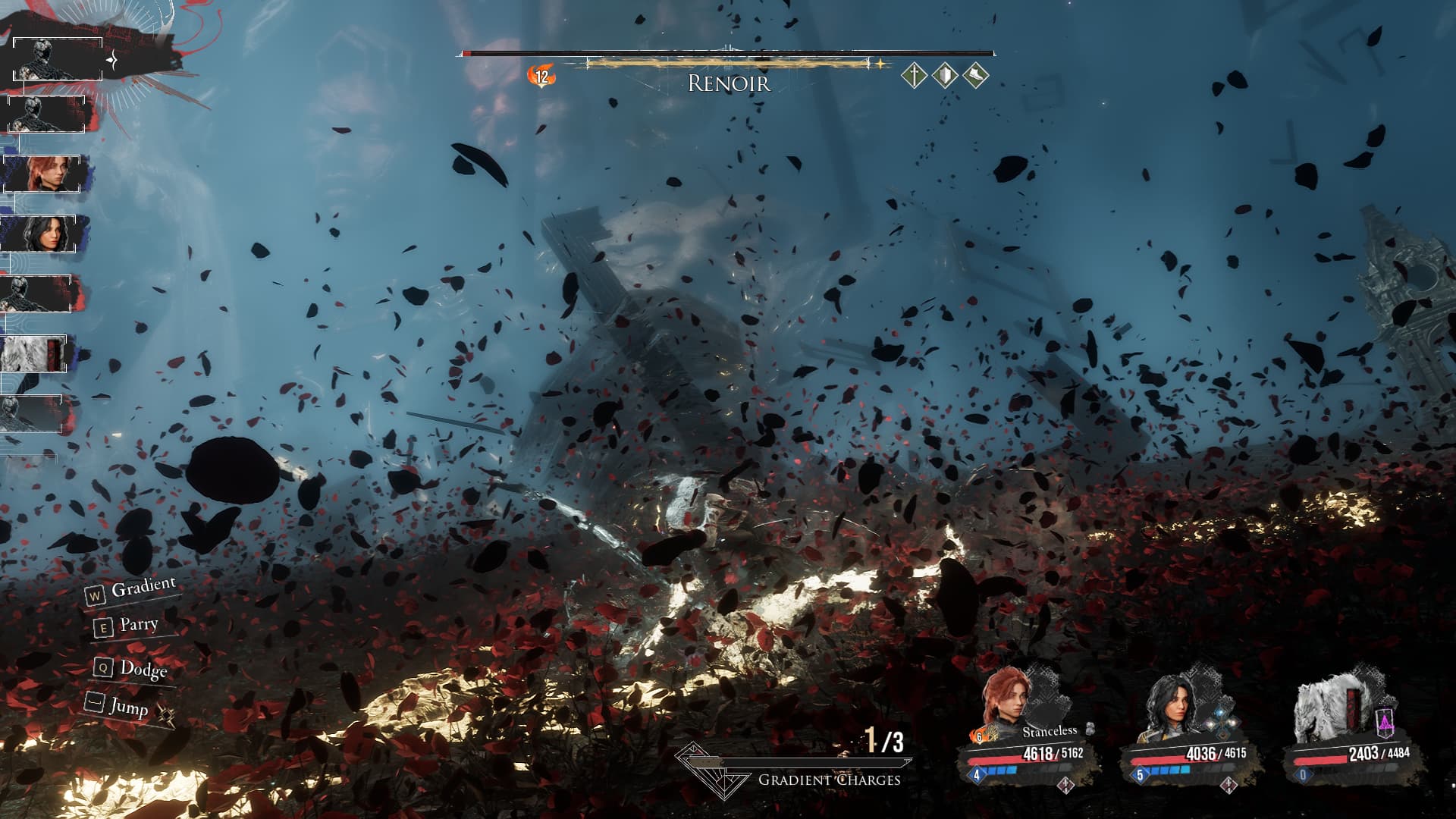The width and height of the screenshot is (1456, 819).
Task: Select Maelle's portrait in the turn order
Action: coord(44,174)
